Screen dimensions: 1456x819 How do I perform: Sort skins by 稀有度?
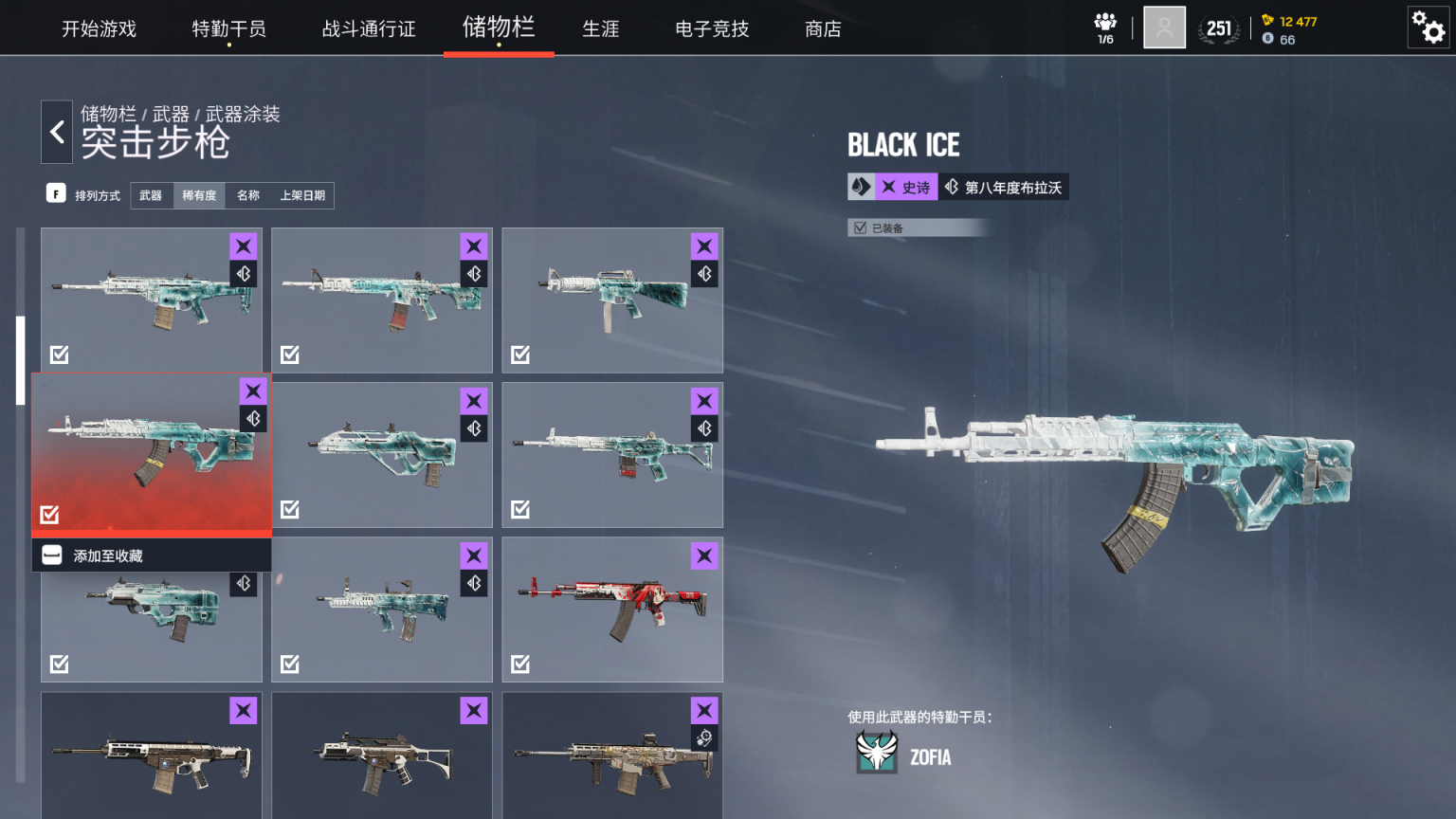(x=199, y=195)
